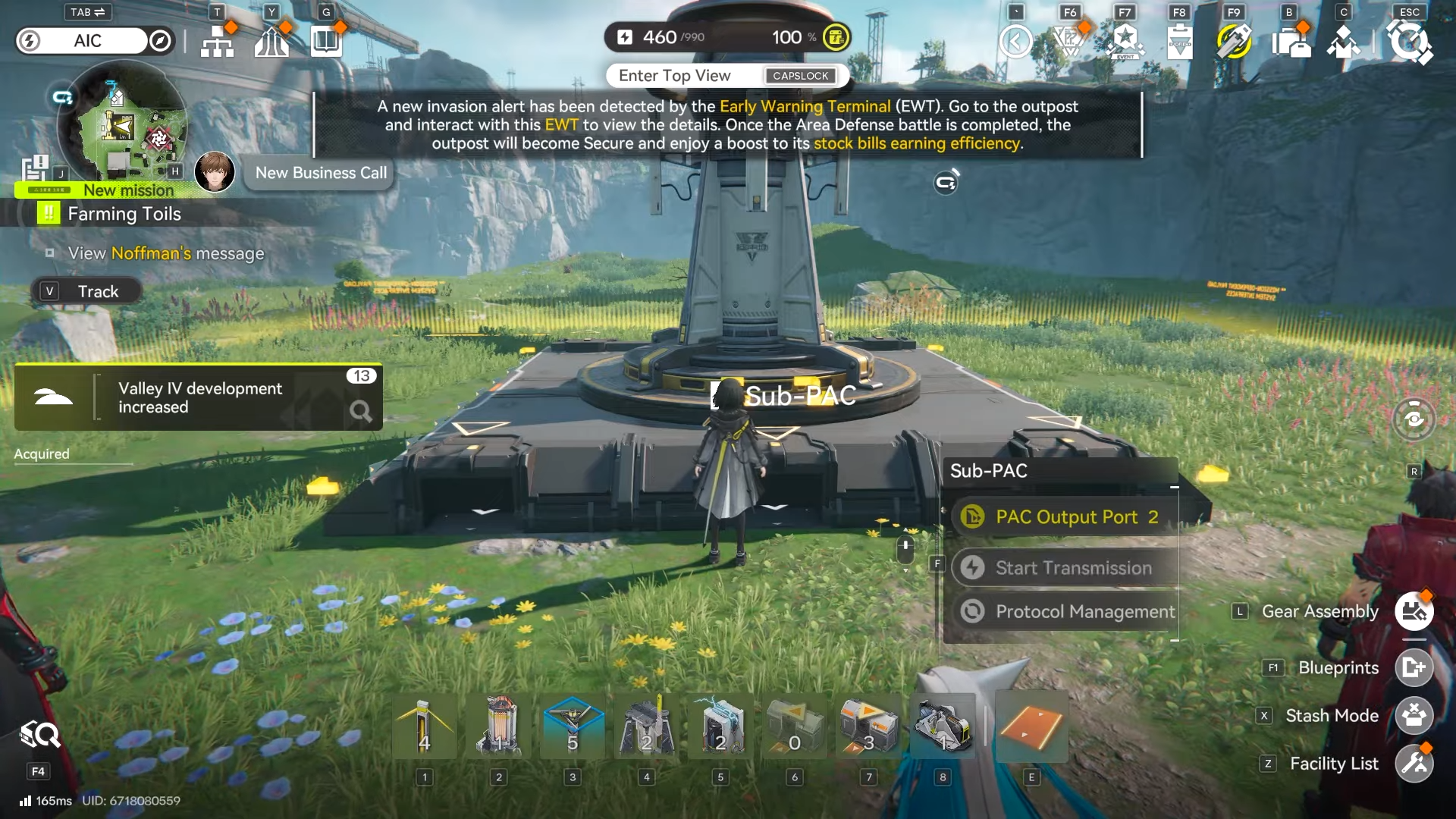Viewport: 1456px width, 819px height.
Task: Open the Event star icon
Action: point(1125,41)
